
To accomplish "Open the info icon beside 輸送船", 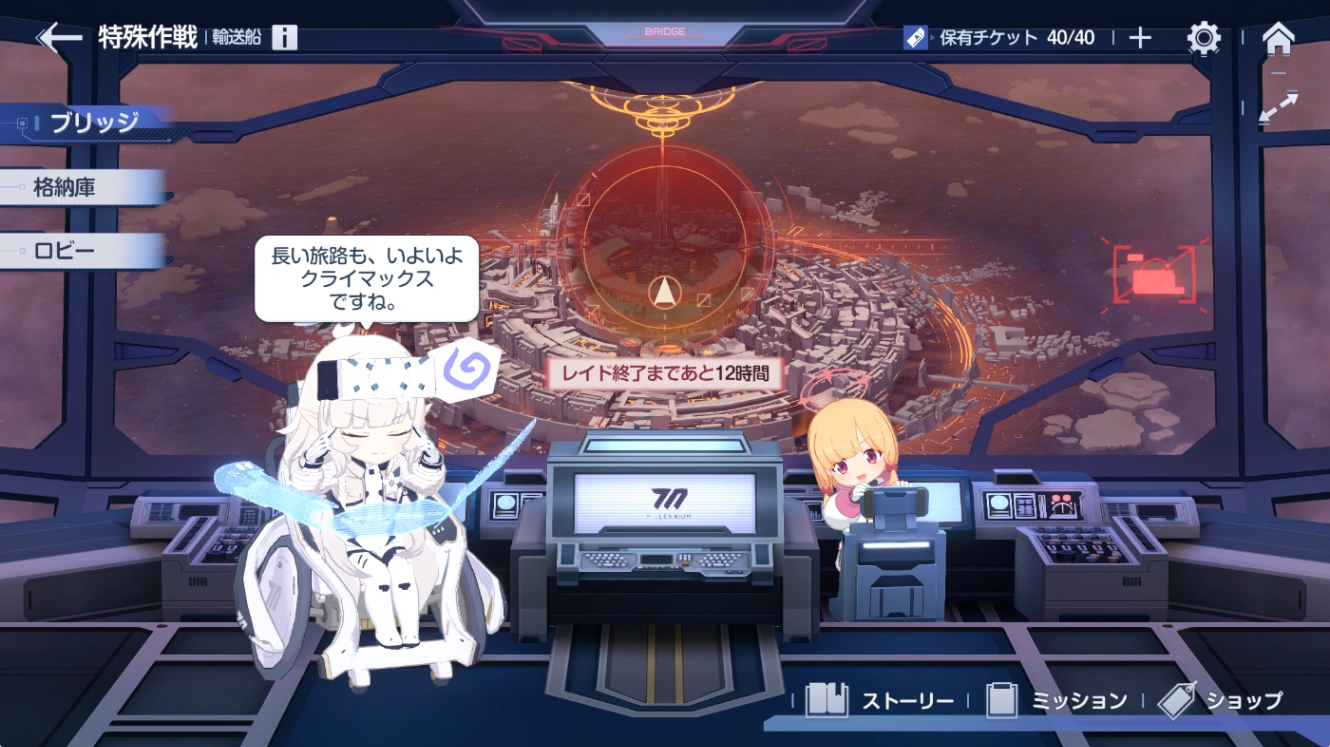I will click(x=285, y=38).
